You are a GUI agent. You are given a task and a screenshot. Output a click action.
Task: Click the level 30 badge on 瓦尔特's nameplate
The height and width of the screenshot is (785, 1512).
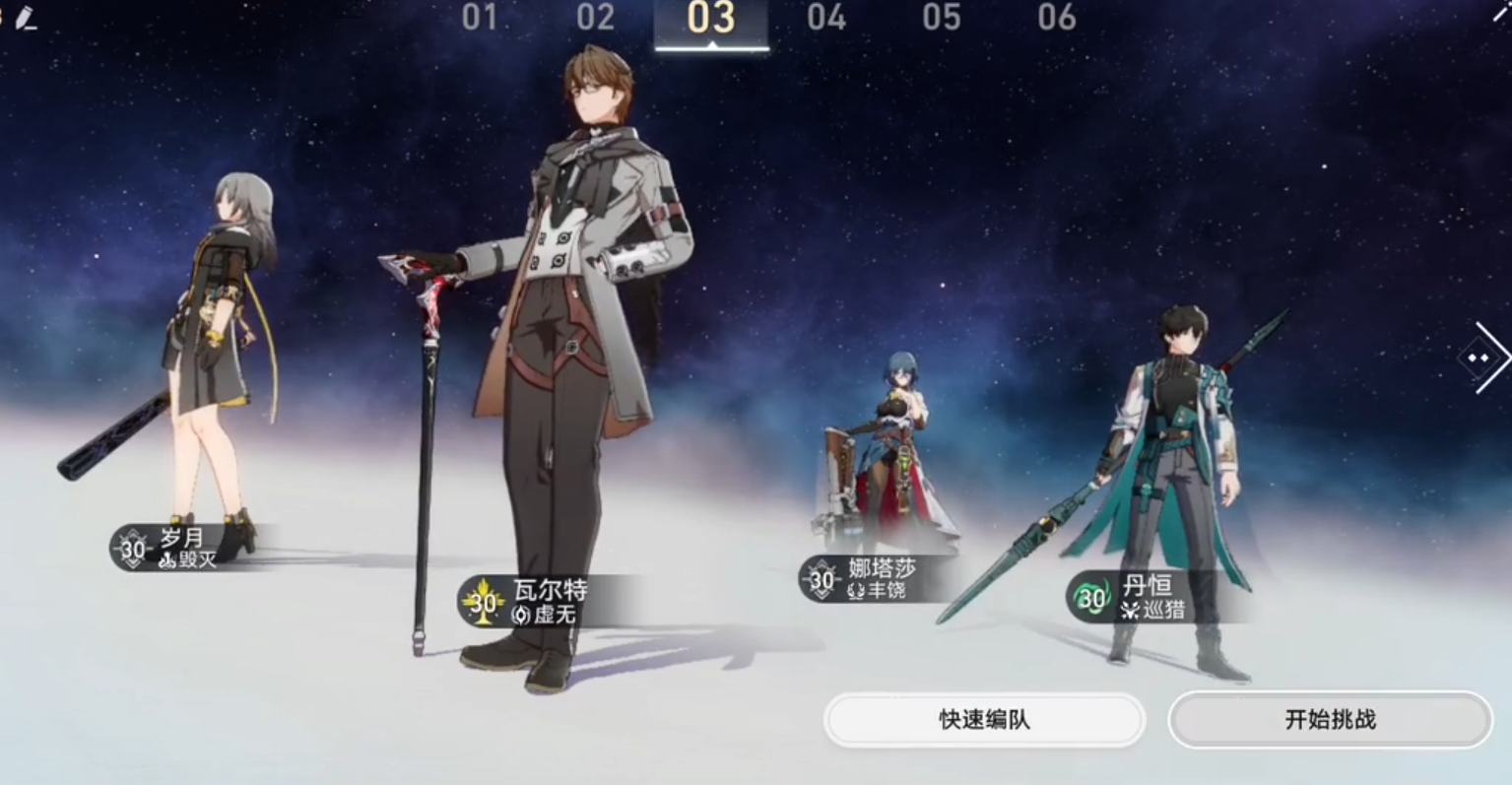pyautogui.click(x=482, y=602)
